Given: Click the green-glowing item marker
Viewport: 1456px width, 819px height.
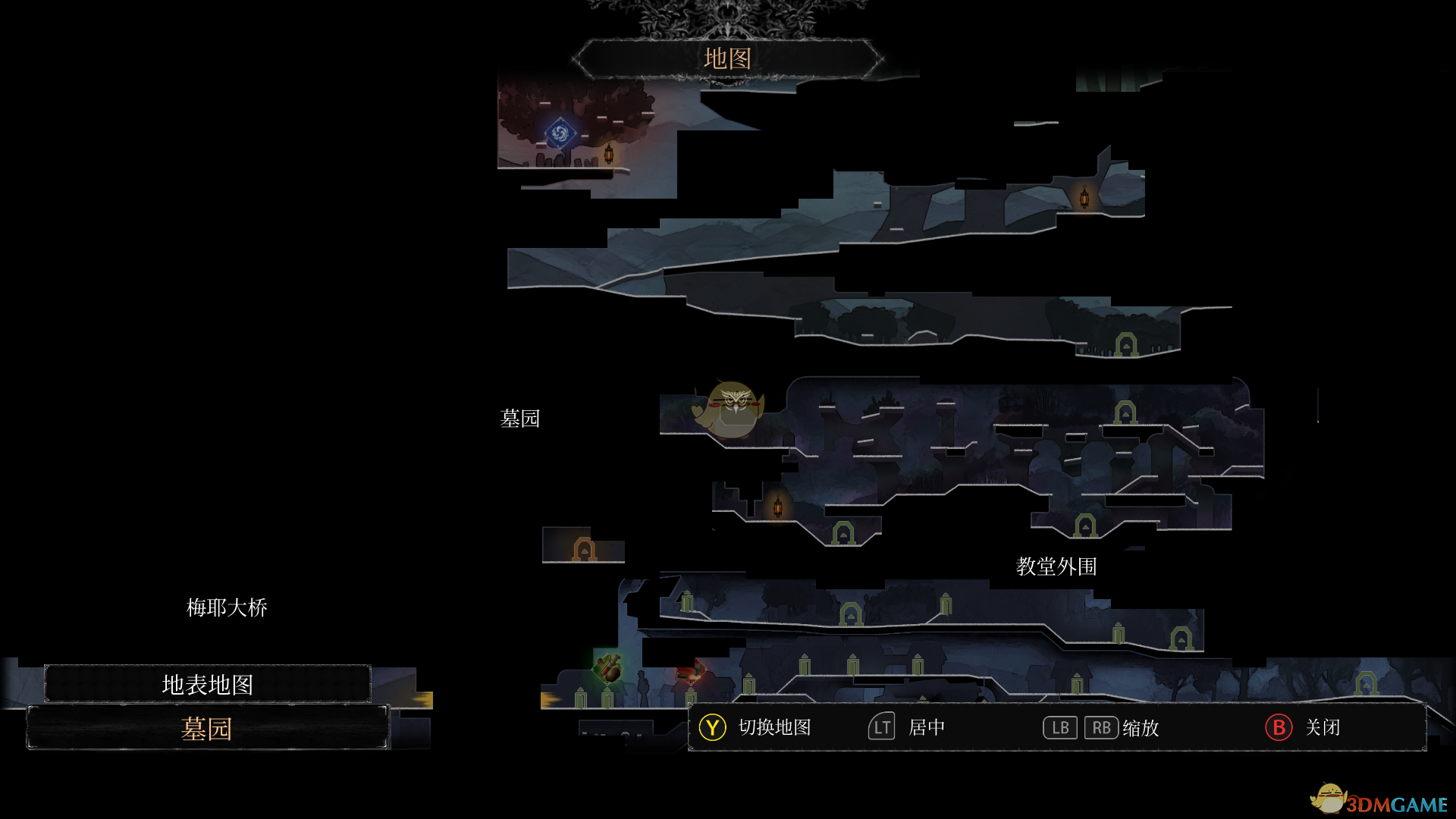Looking at the screenshot, I should click(608, 668).
